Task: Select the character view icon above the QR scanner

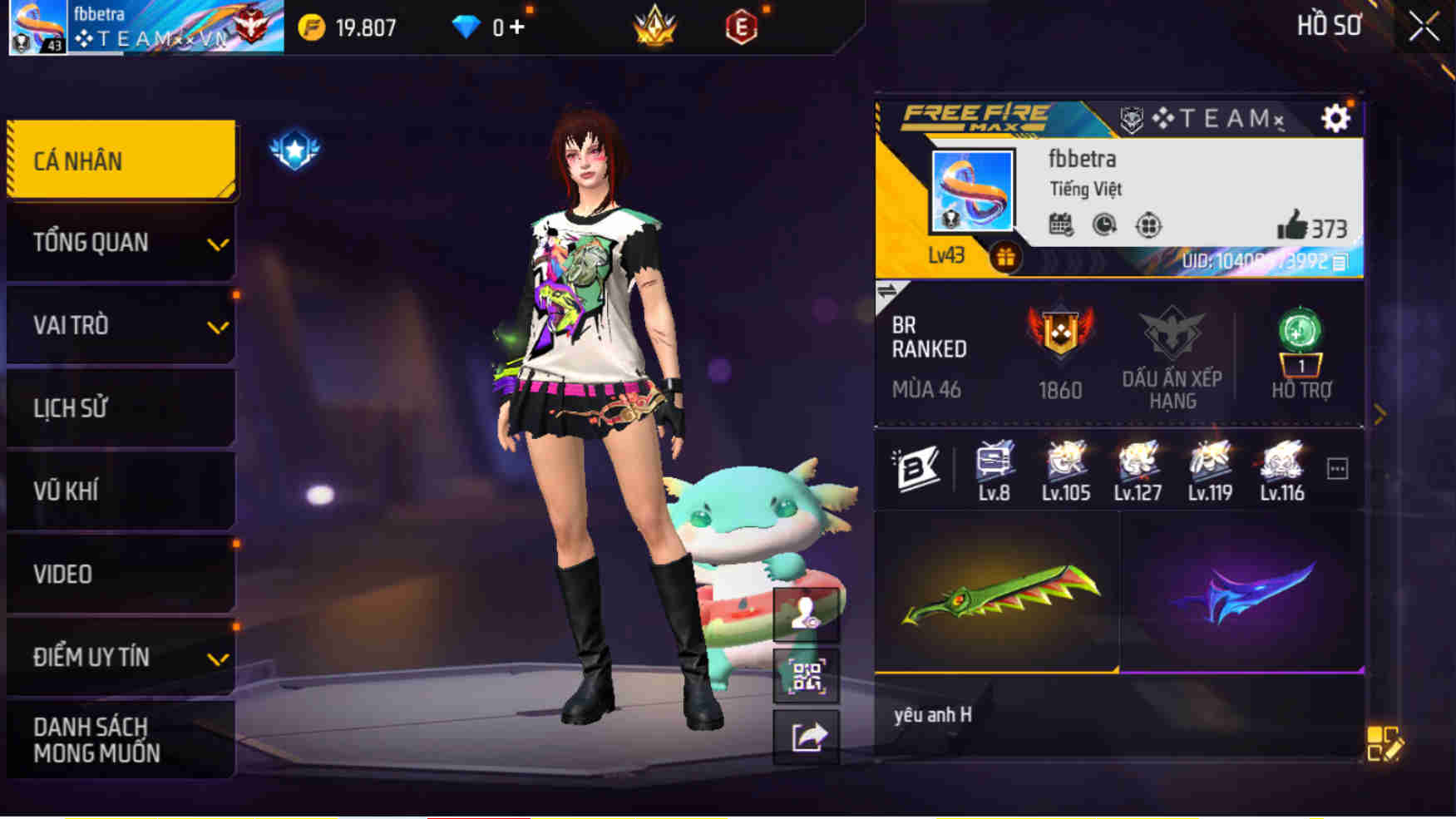Action: pos(806,613)
